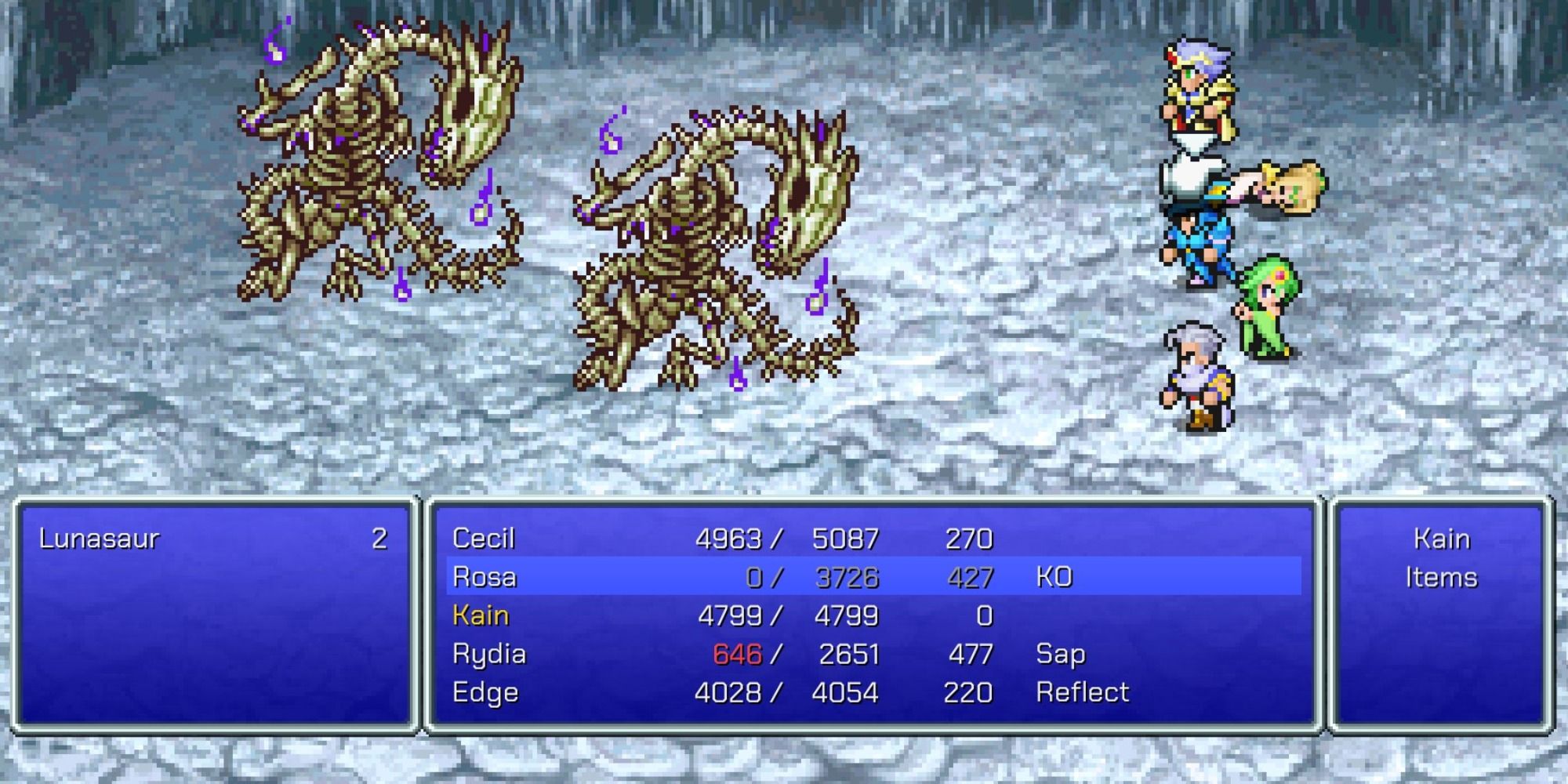Select Kain's row showing yellow highlighted name
This screenshot has height=784, width=1568.
tap(481, 615)
